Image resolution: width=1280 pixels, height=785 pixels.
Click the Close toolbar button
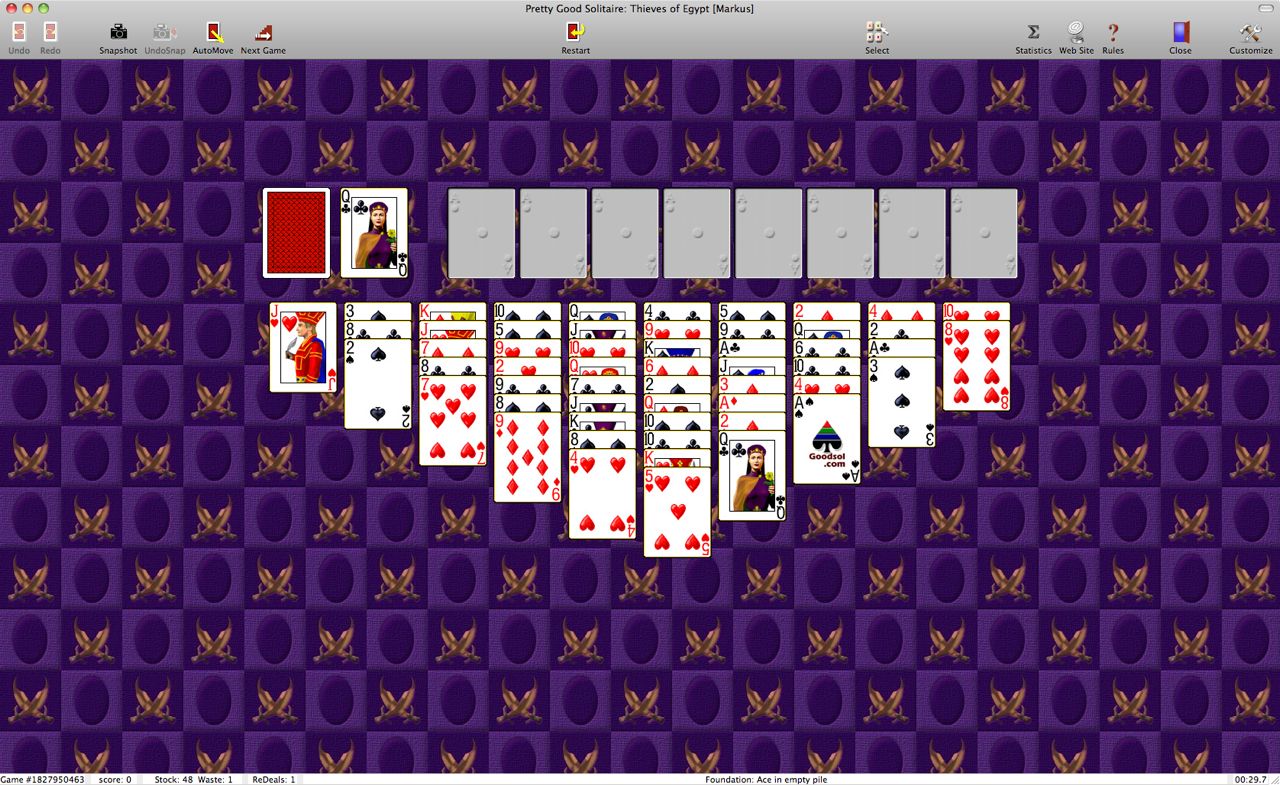pos(1180,38)
